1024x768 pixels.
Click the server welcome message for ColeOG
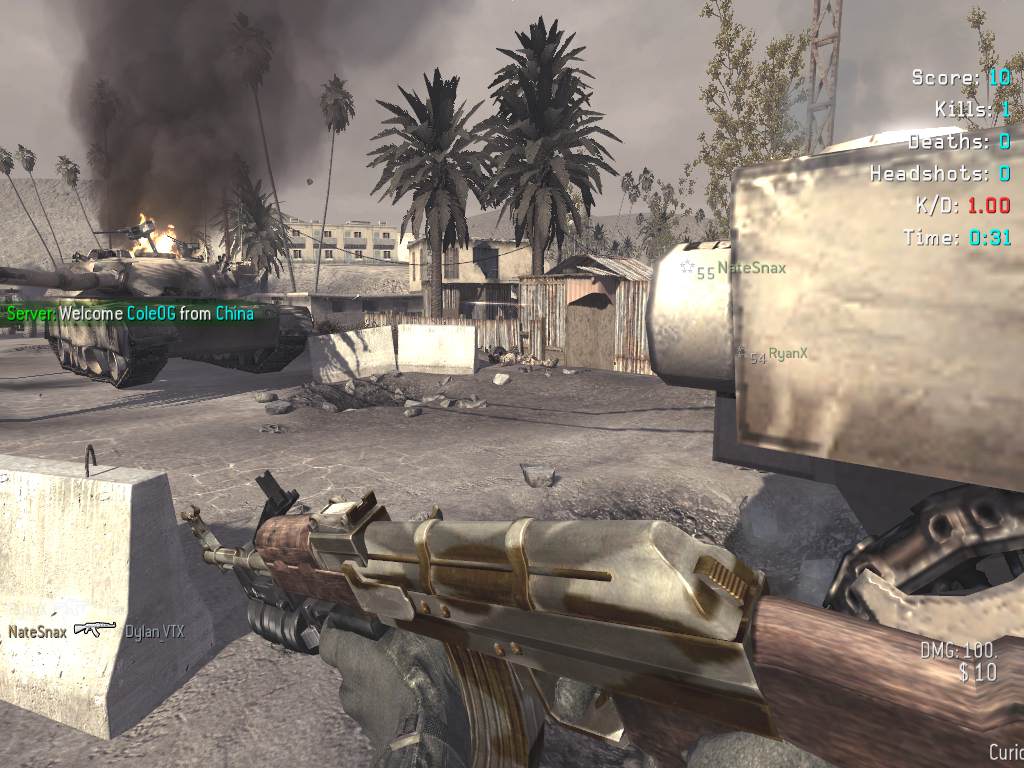click(130, 313)
